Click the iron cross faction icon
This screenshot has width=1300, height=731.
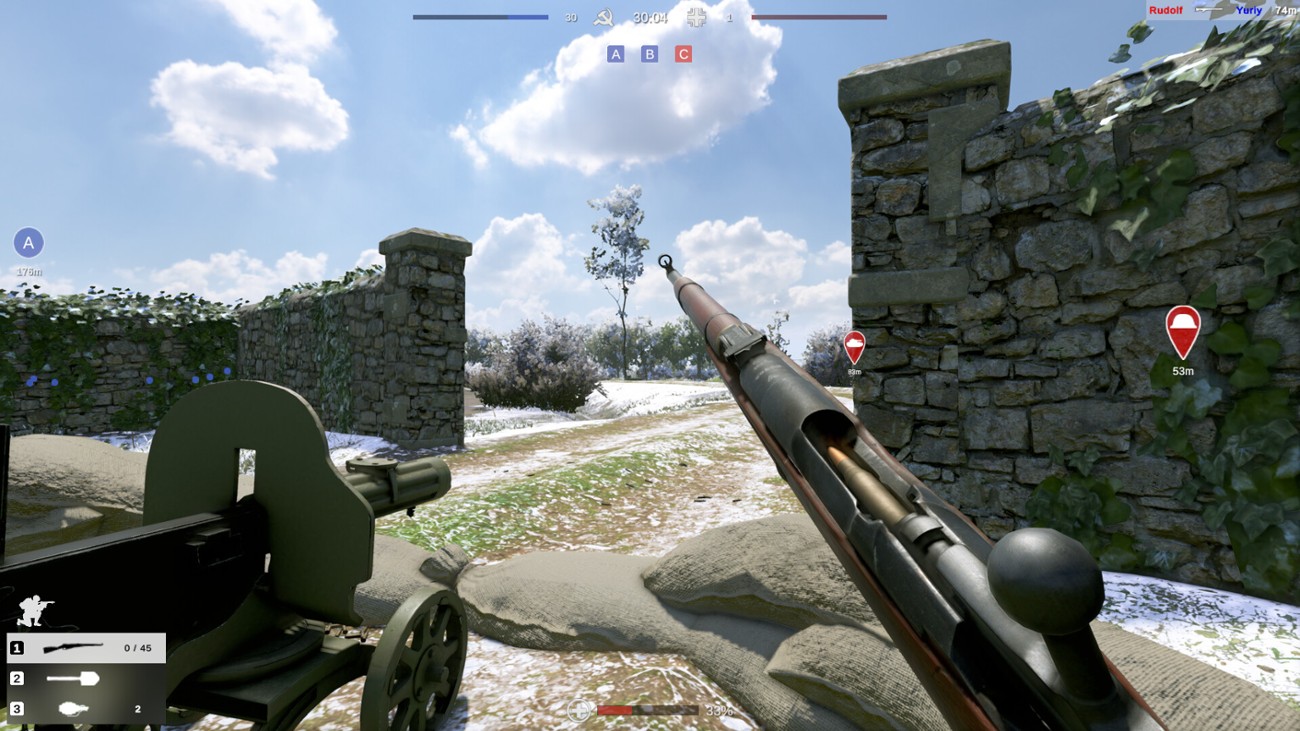pos(697,17)
